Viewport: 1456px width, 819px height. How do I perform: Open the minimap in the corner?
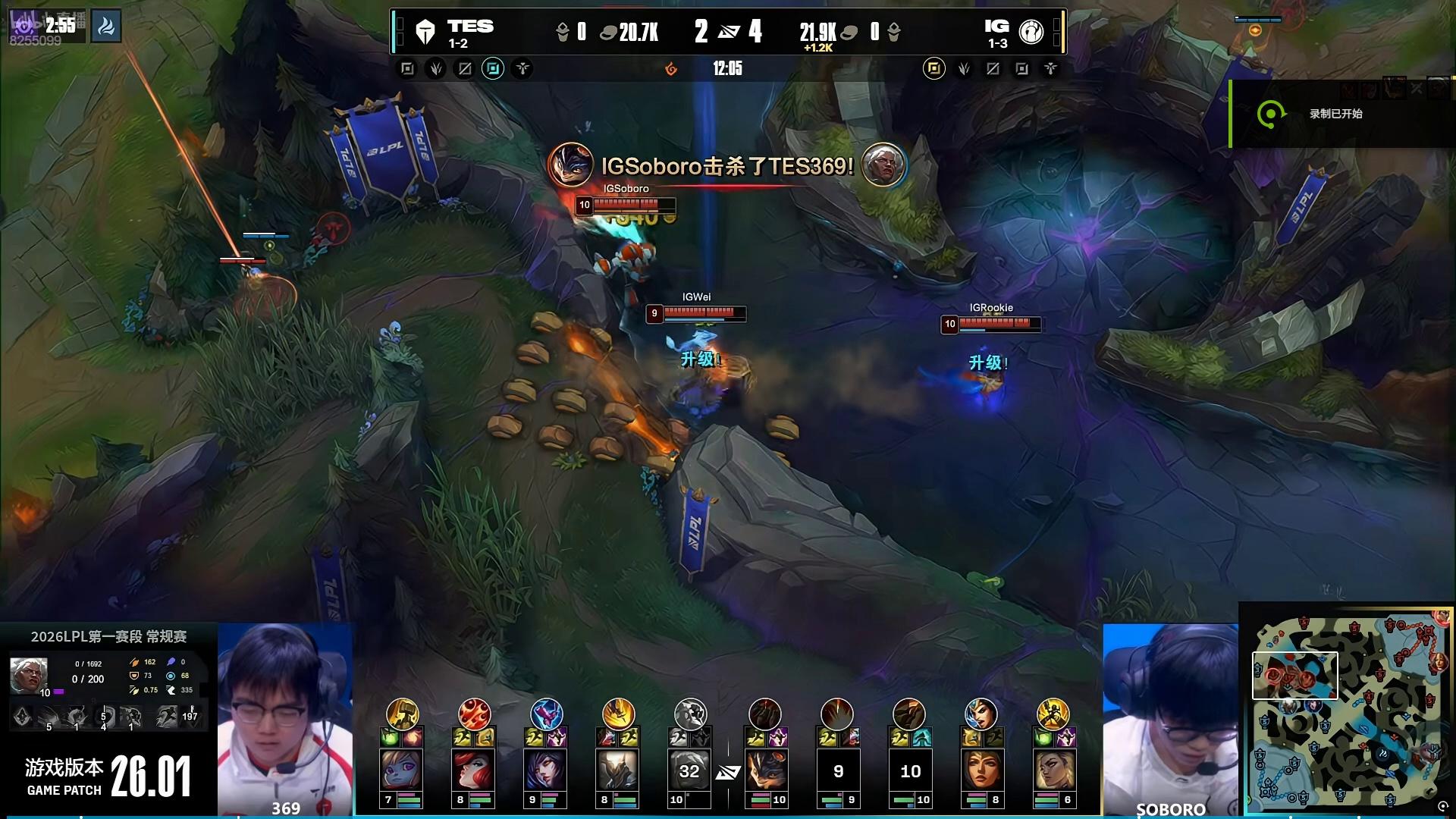(x=1347, y=711)
